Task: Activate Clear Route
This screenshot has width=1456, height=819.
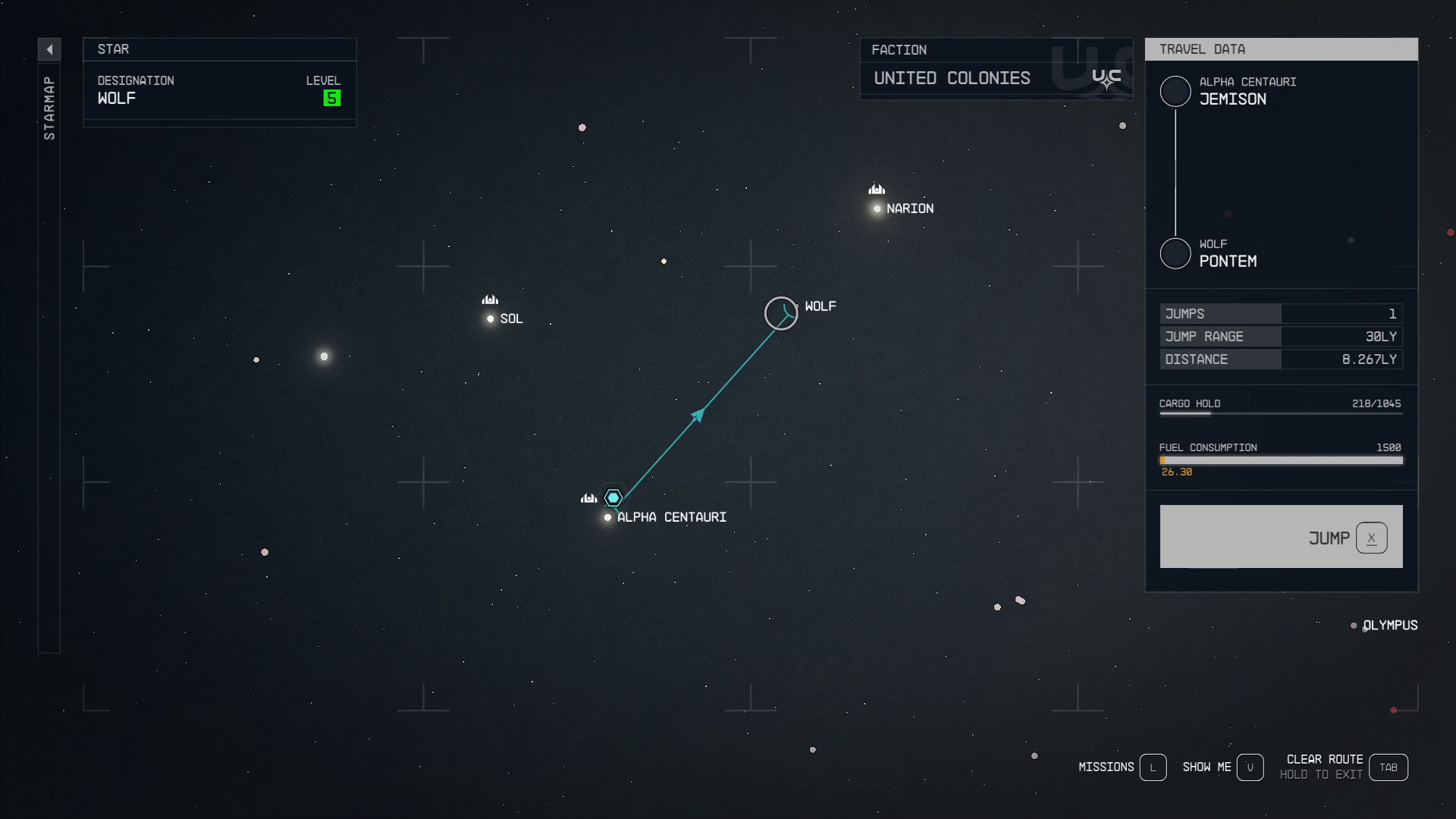Action: [x=1389, y=767]
